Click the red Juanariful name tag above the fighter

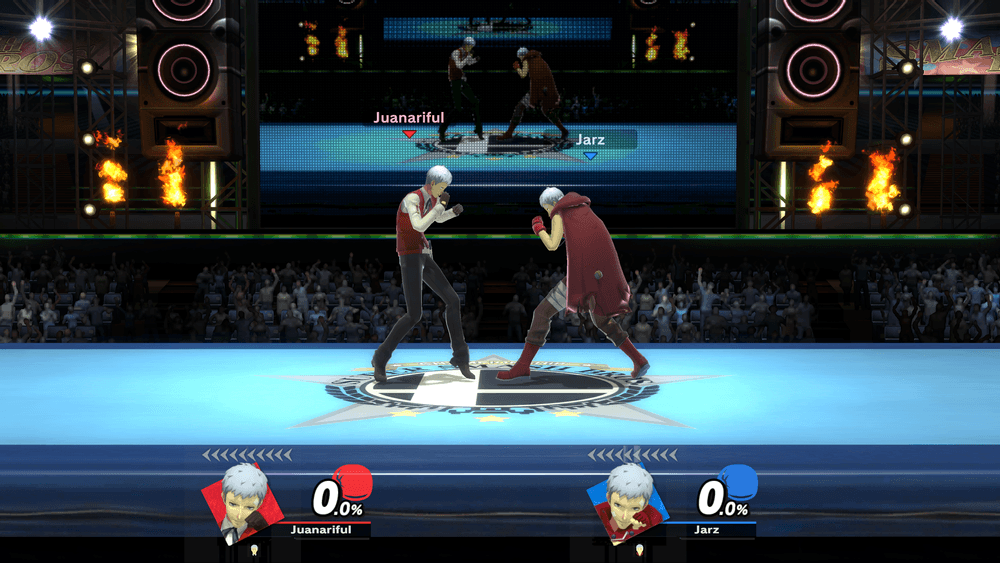408,118
